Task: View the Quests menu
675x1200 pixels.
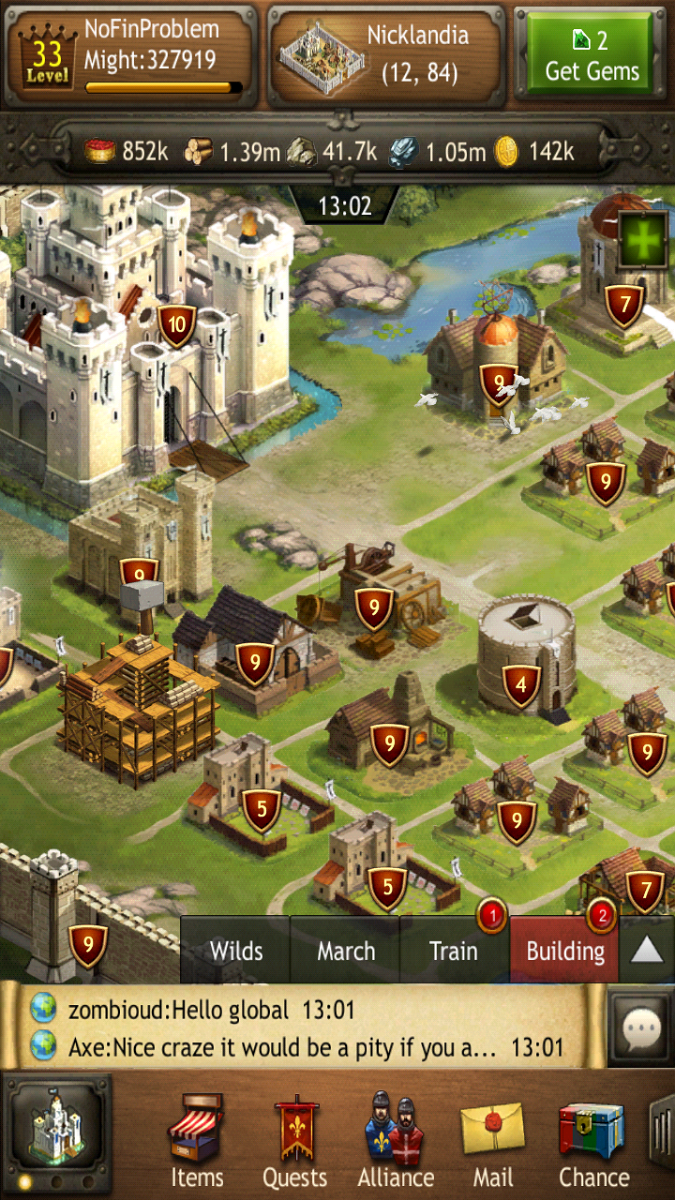Action: pos(294,1139)
